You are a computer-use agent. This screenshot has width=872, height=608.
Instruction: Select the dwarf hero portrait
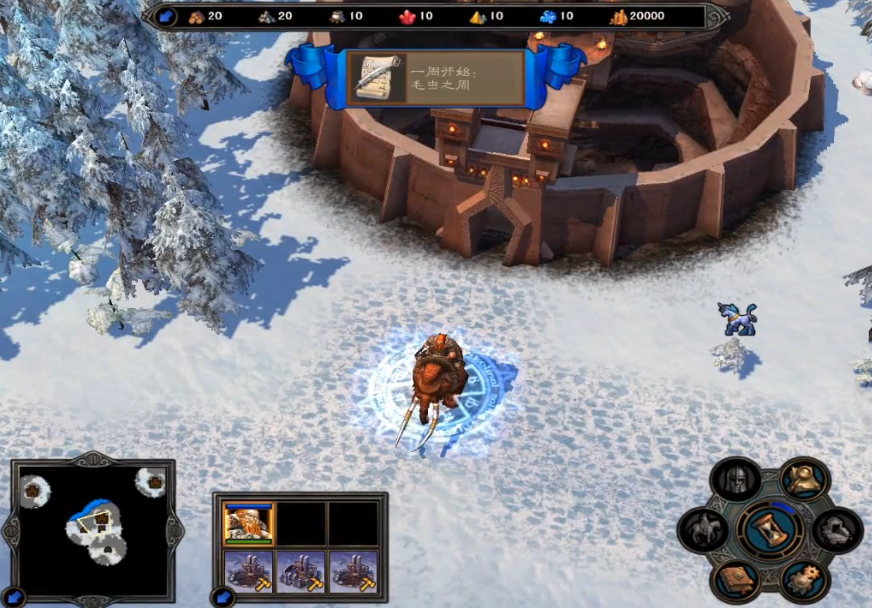pyautogui.click(x=249, y=523)
